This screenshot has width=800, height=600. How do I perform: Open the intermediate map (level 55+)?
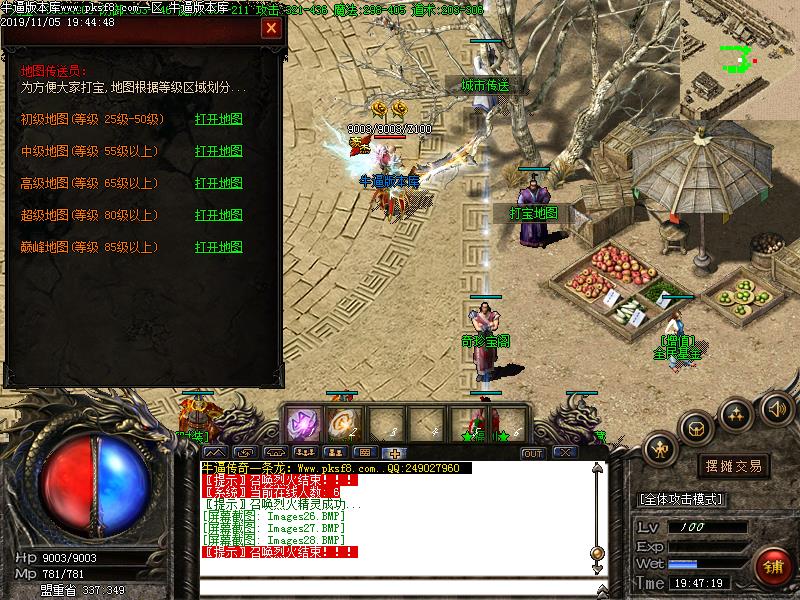point(218,152)
